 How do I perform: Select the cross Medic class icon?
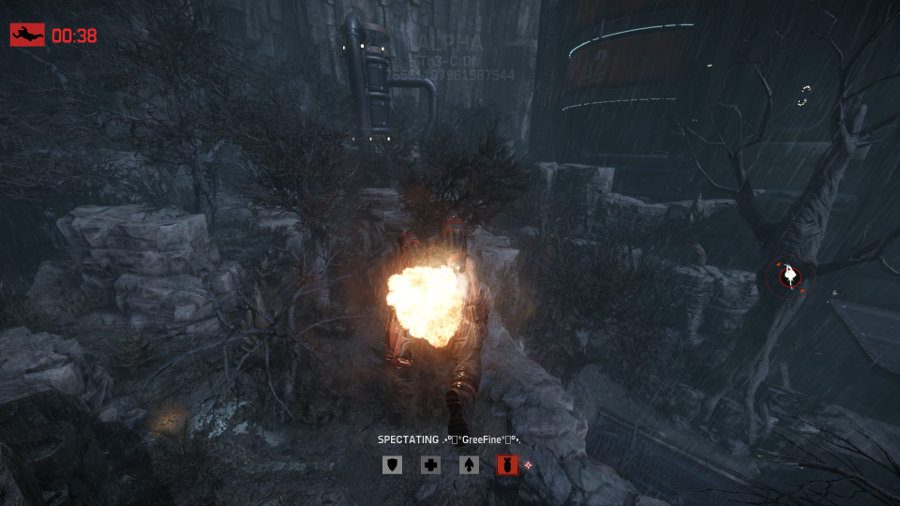430,464
